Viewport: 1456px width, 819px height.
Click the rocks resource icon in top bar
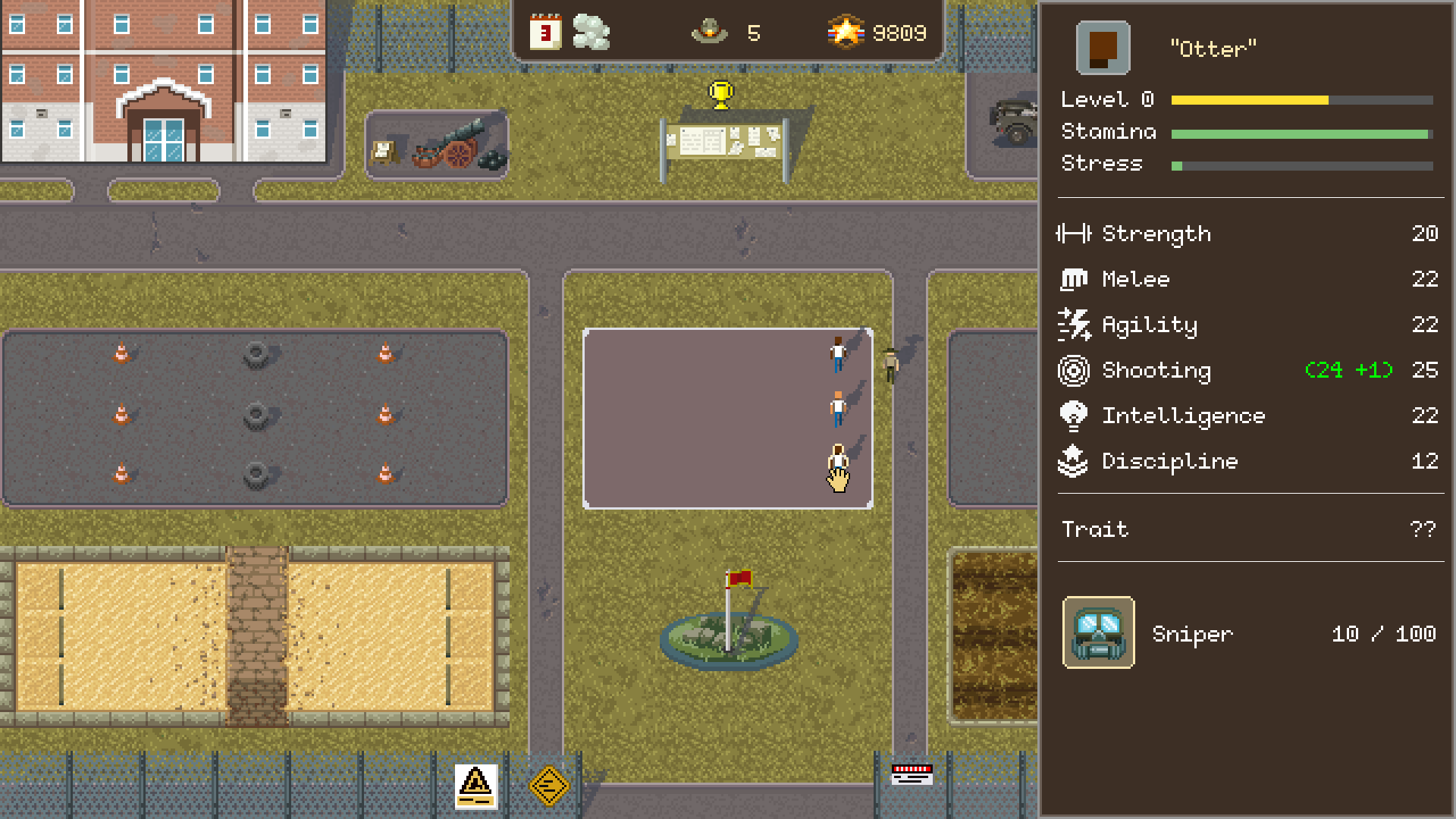[x=591, y=32]
